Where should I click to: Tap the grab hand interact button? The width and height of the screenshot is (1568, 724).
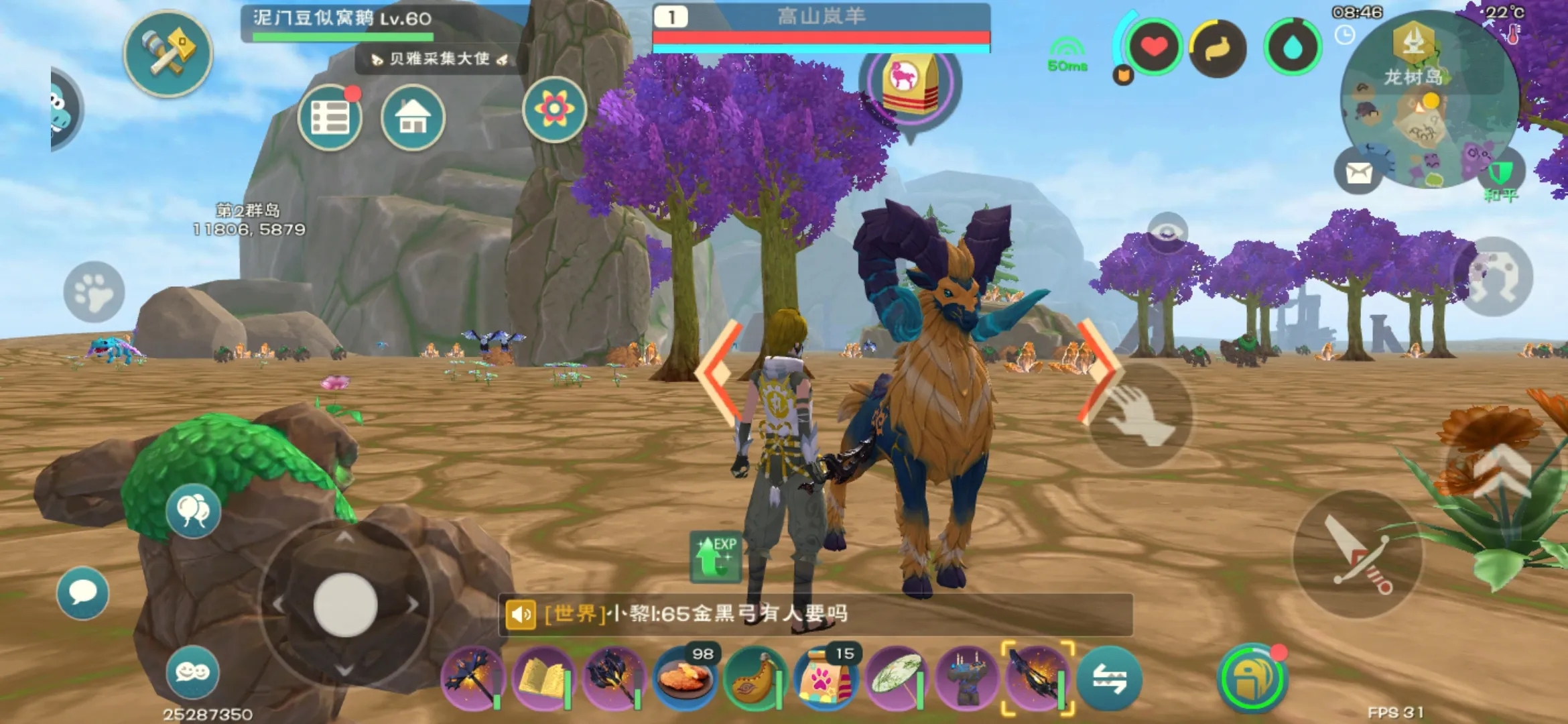1140,414
